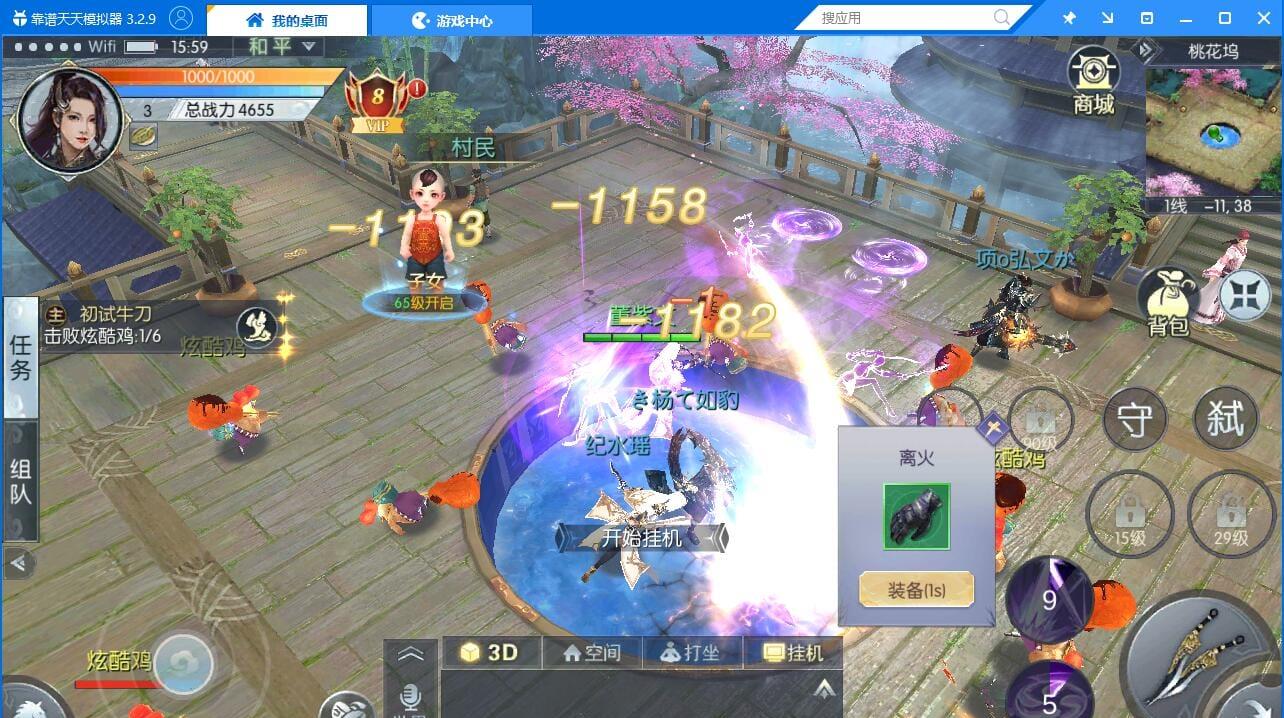Open the 商城 shop
Screen dimensions: 1284x718
pyautogui.click(x=1093, y=81)
